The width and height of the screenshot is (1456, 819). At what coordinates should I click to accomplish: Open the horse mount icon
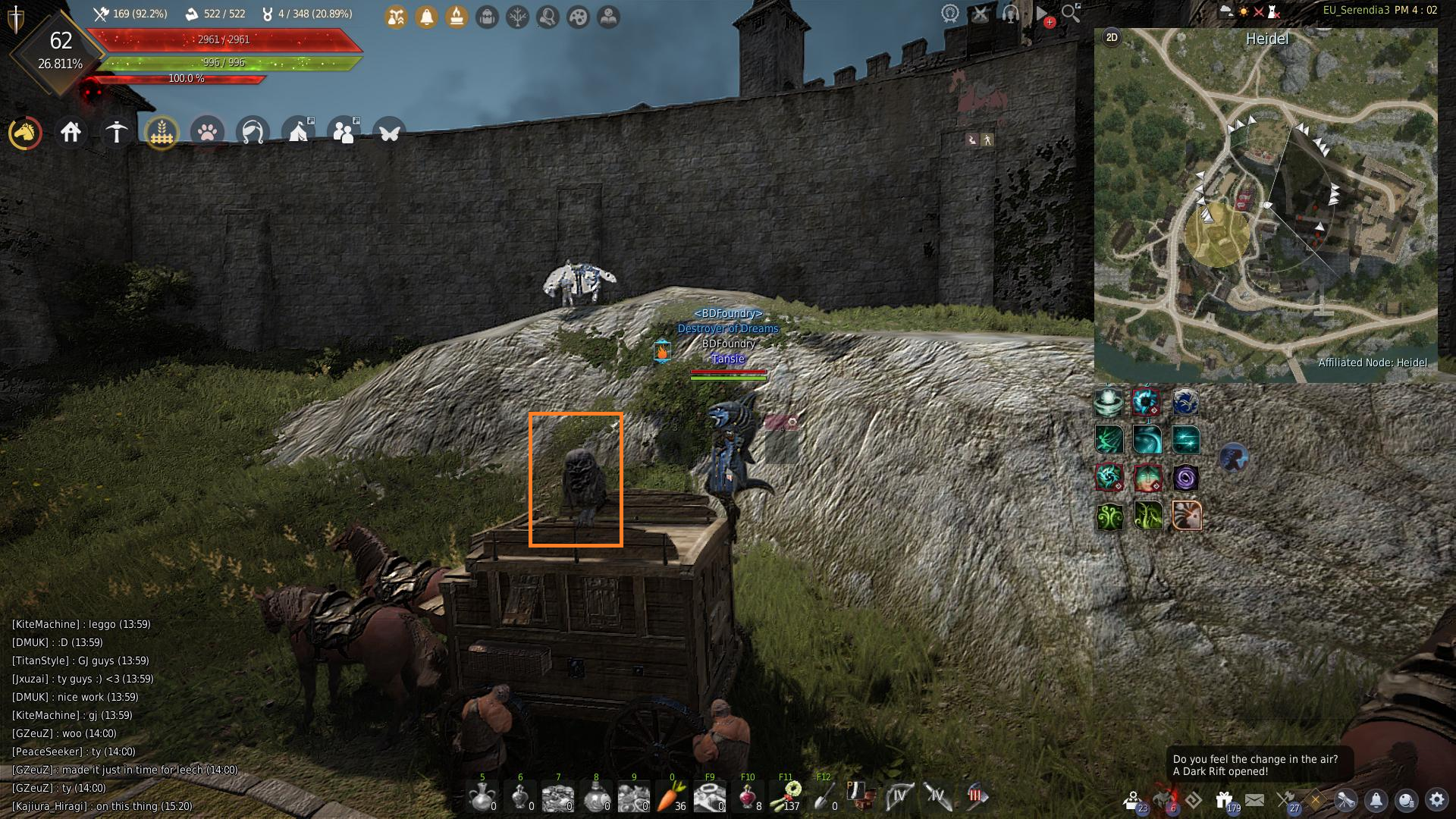(x=25, y=133)
